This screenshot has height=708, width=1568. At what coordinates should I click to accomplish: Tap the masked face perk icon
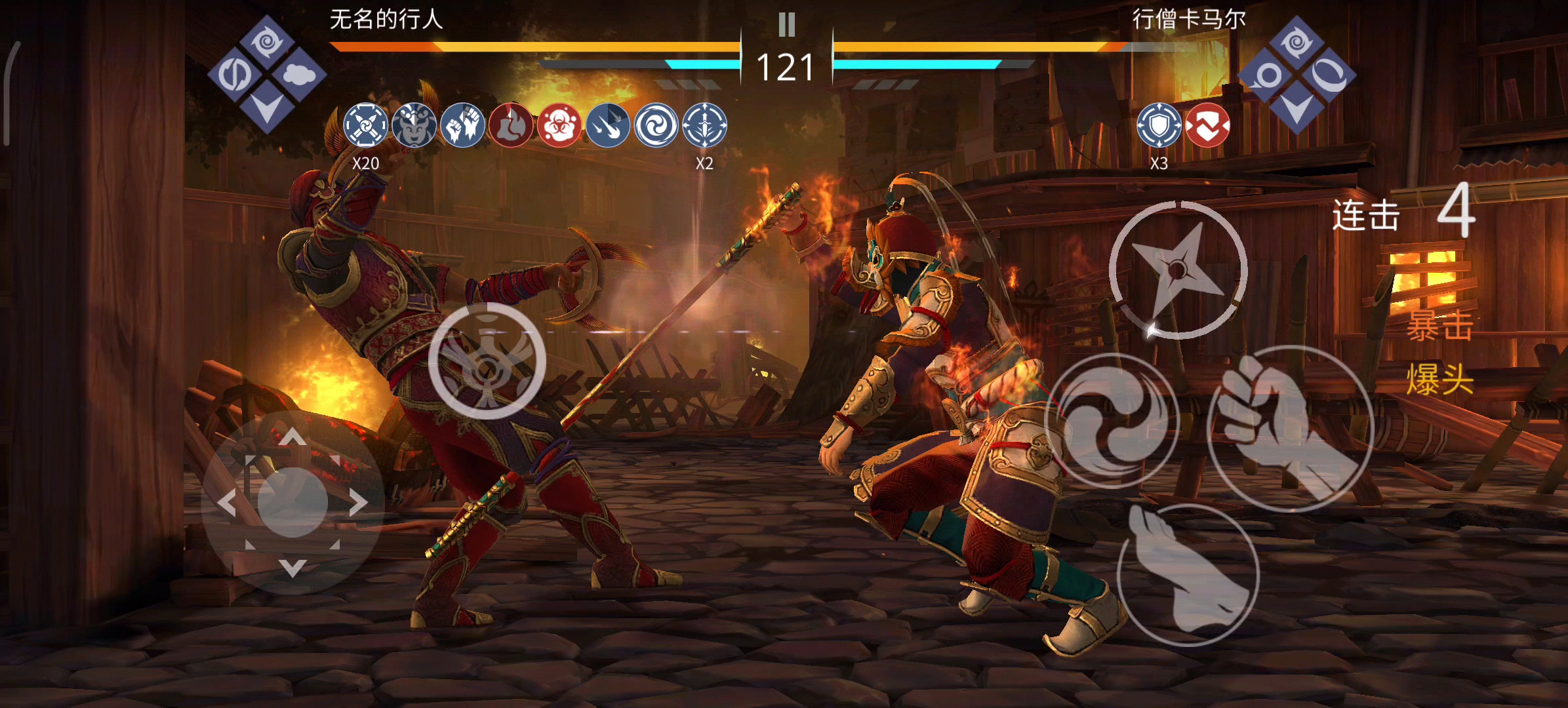tap(414, 125)
